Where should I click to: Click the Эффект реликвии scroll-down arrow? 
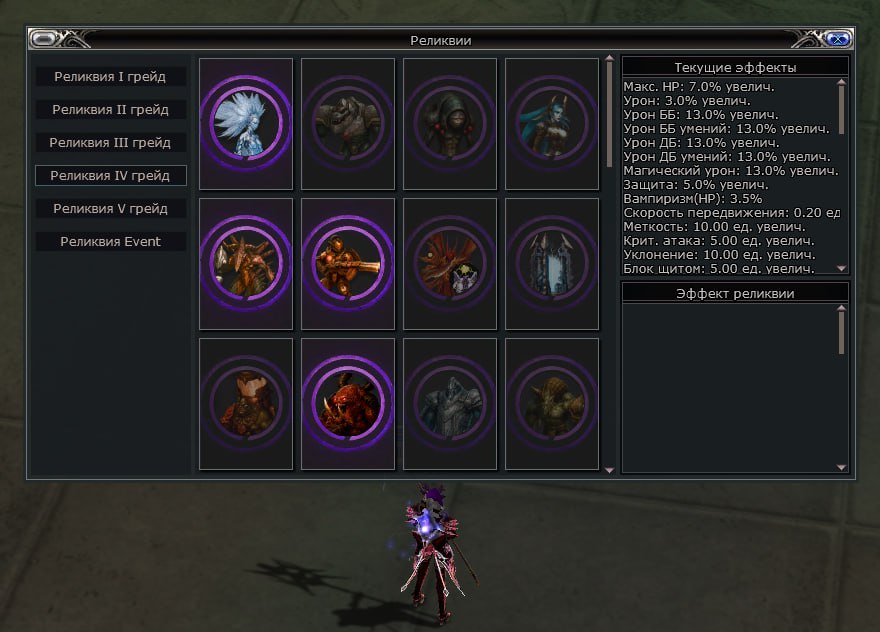(x=842, y=467)
